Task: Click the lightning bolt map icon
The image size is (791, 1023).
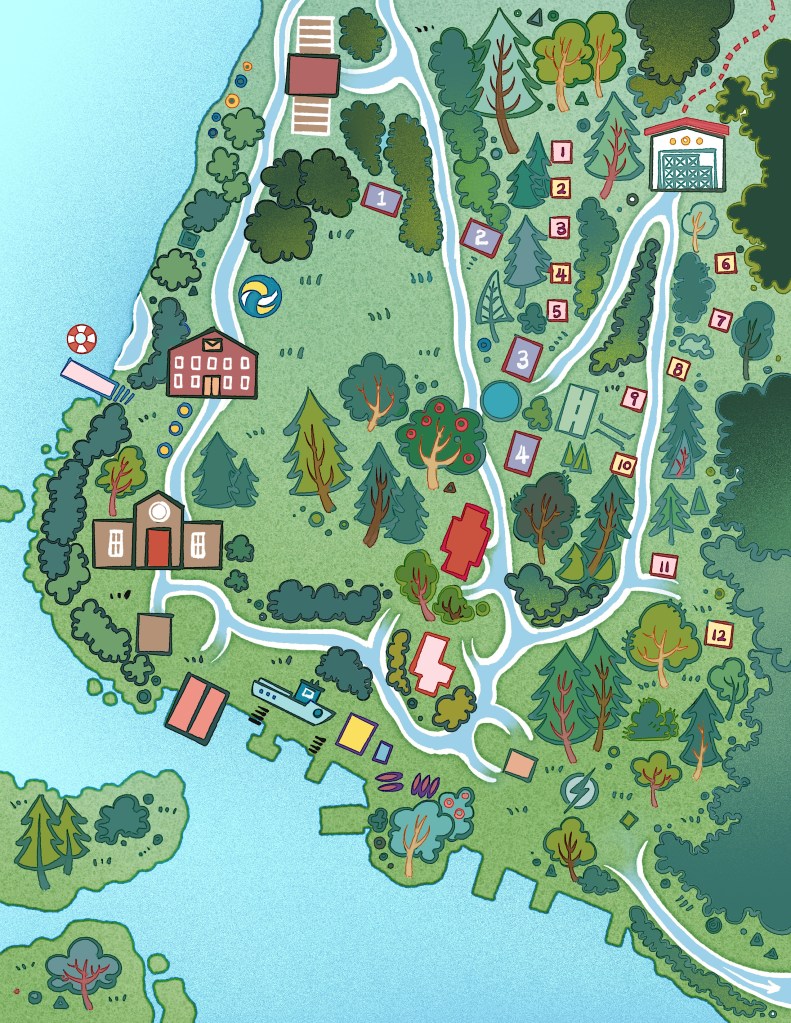Action: pyautogui.click(x=578, y=791)
